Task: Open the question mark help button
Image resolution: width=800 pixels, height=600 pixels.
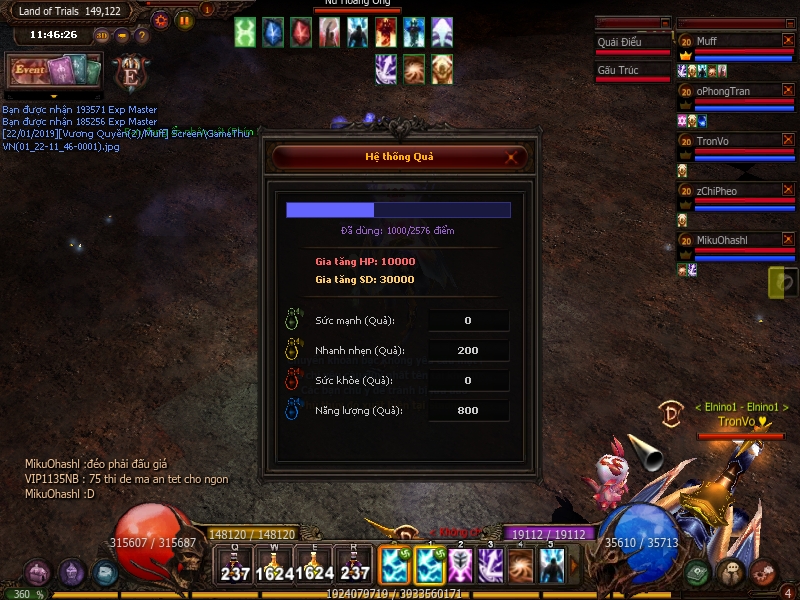Action: click(x=142, y=35)
